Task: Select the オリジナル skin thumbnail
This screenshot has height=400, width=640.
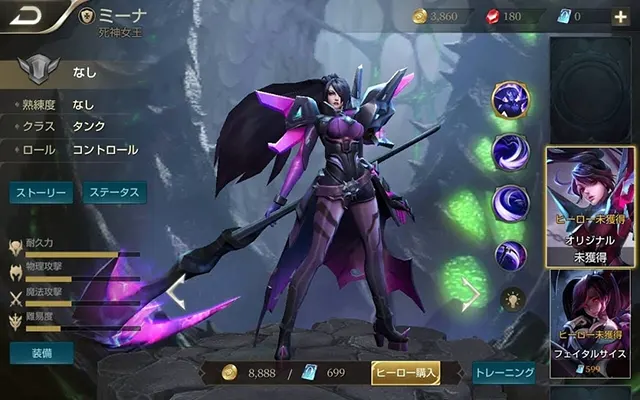Action: [589, 208]
